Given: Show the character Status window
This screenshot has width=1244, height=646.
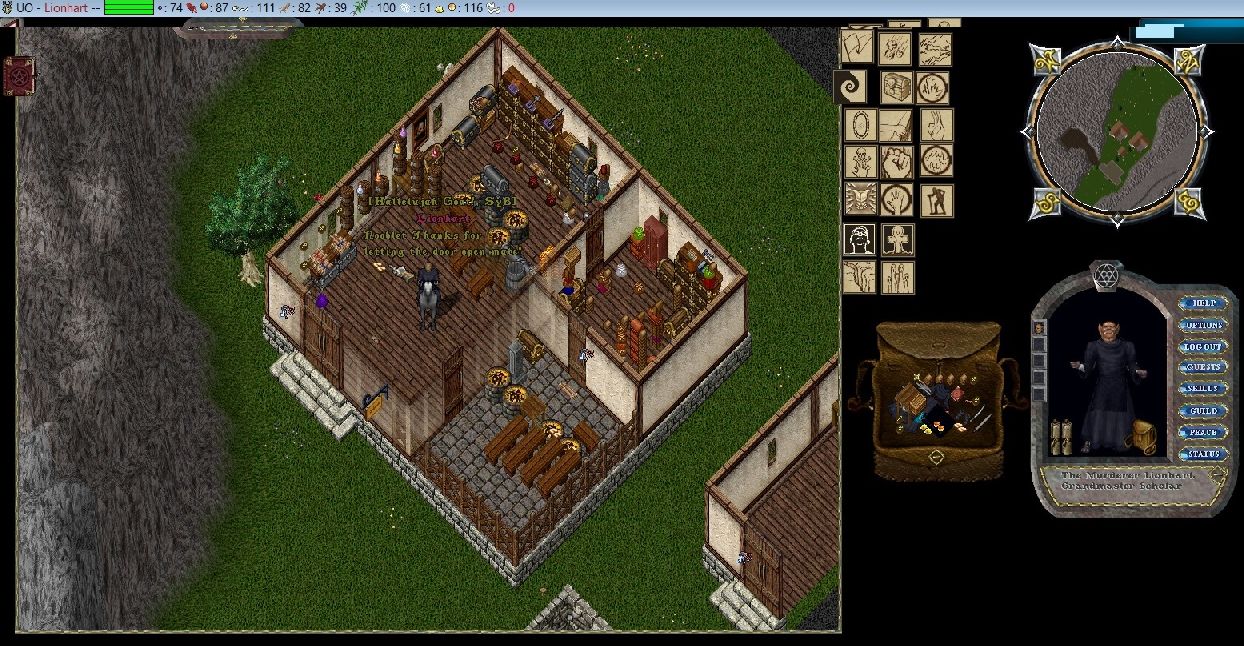Looking at the screenshot, I should [1203, 454].
